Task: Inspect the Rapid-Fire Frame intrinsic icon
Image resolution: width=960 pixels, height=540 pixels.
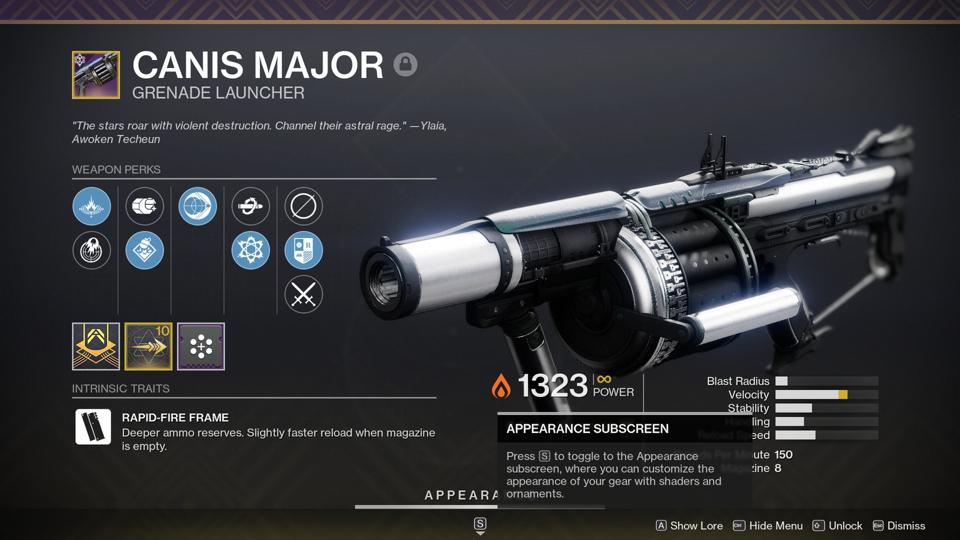Action: pyautogui.click(x=93, y=427)
